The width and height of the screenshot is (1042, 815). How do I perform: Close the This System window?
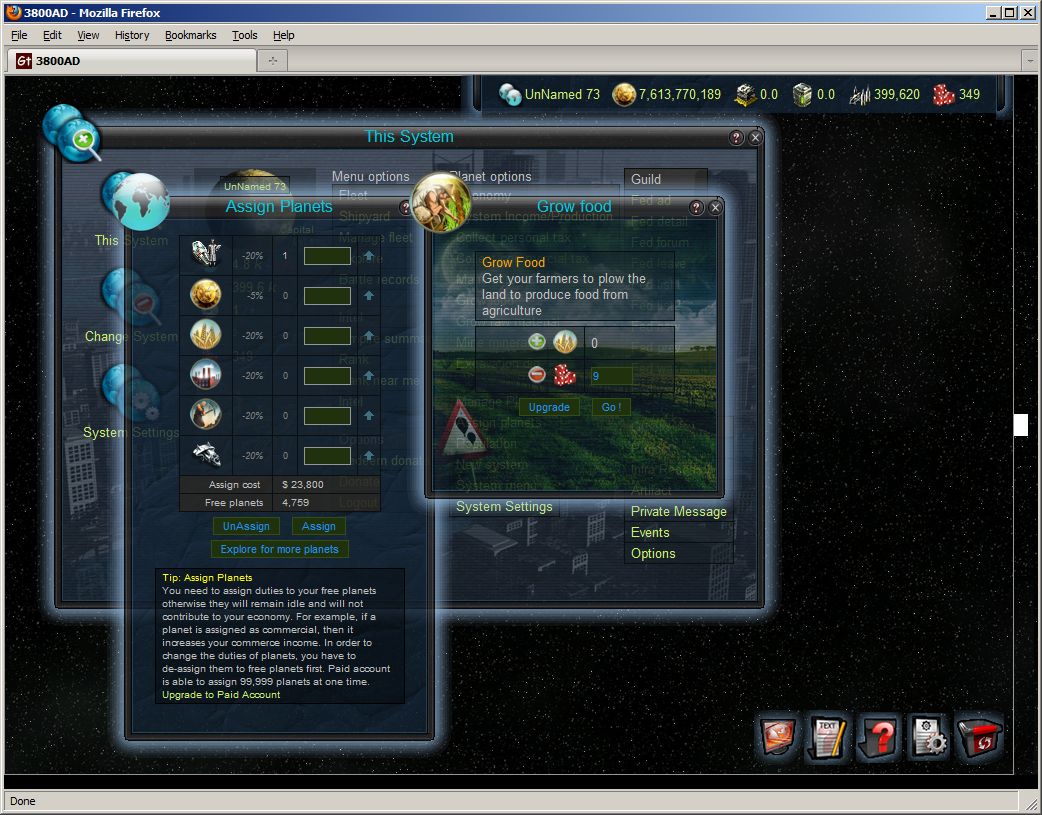click(x=756, y=138)
